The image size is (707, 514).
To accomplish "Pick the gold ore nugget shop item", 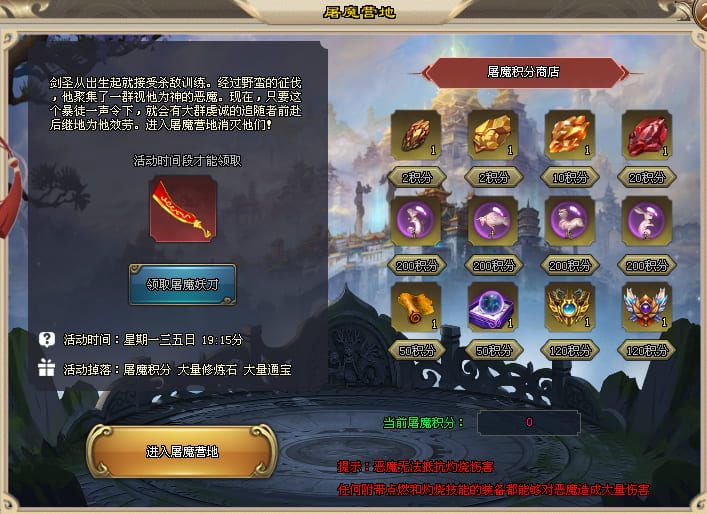I will (492, 135).
